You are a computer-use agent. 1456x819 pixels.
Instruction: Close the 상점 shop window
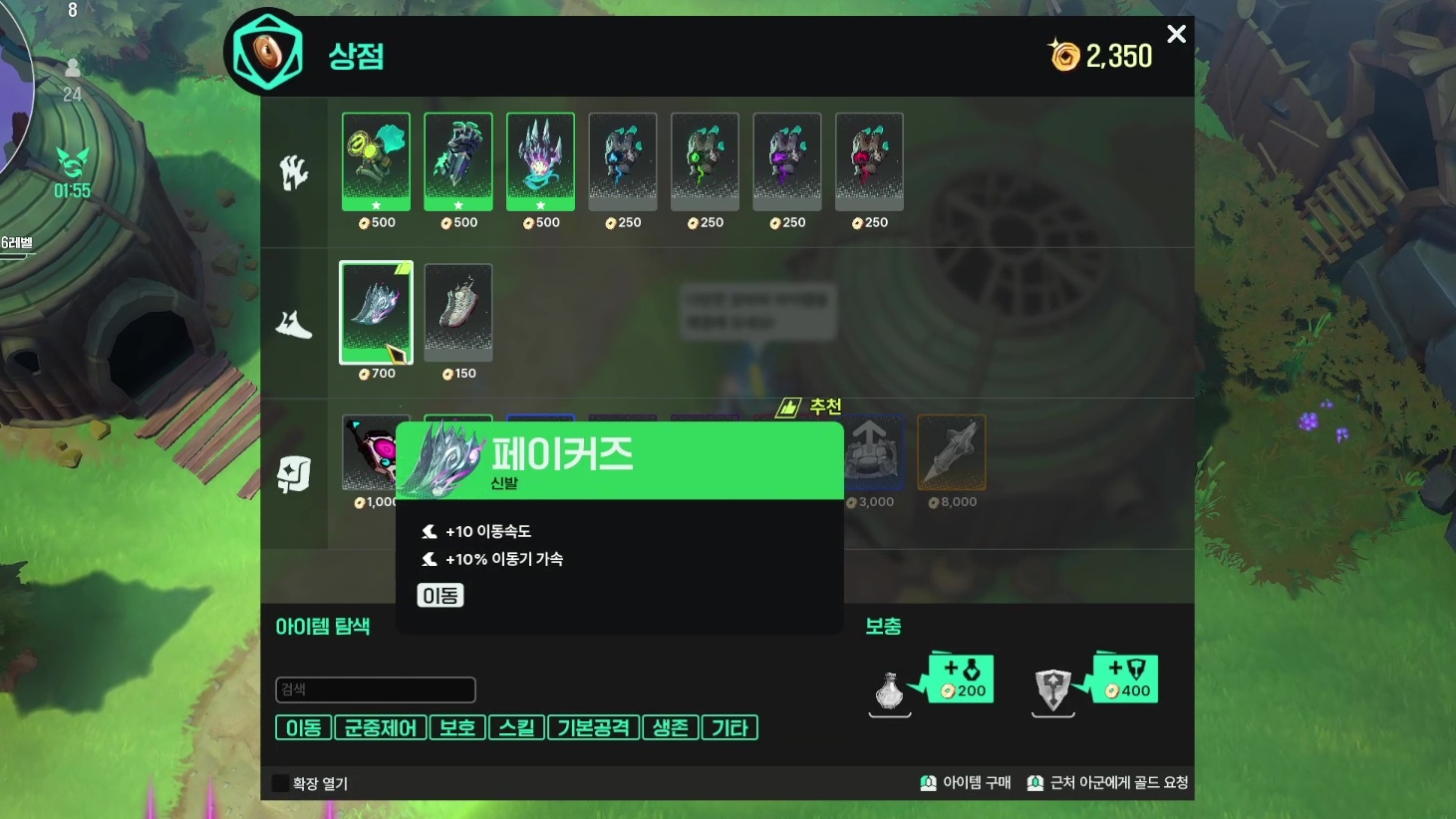[x=1176, y=35]
